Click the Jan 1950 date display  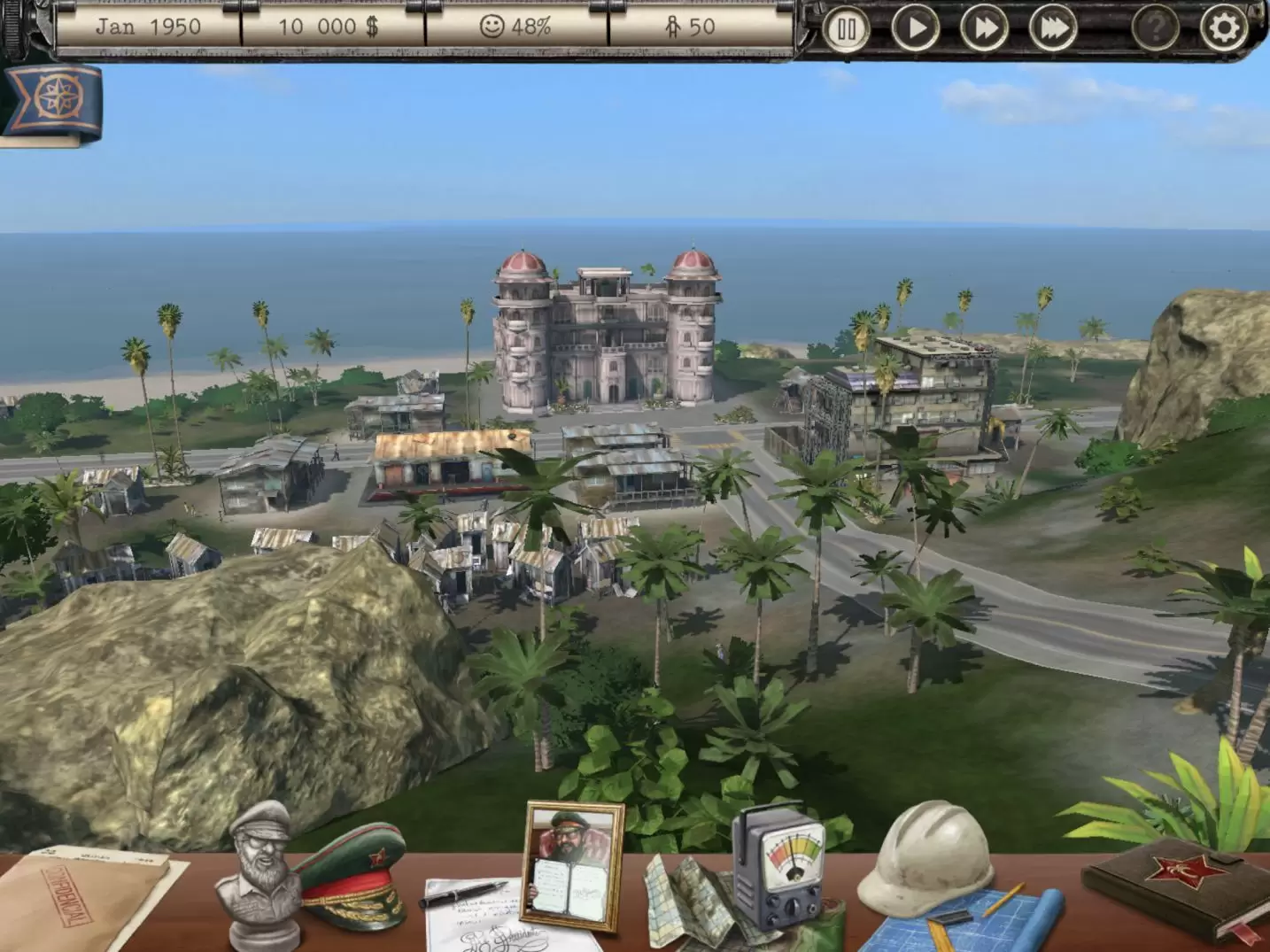point(146,27)
